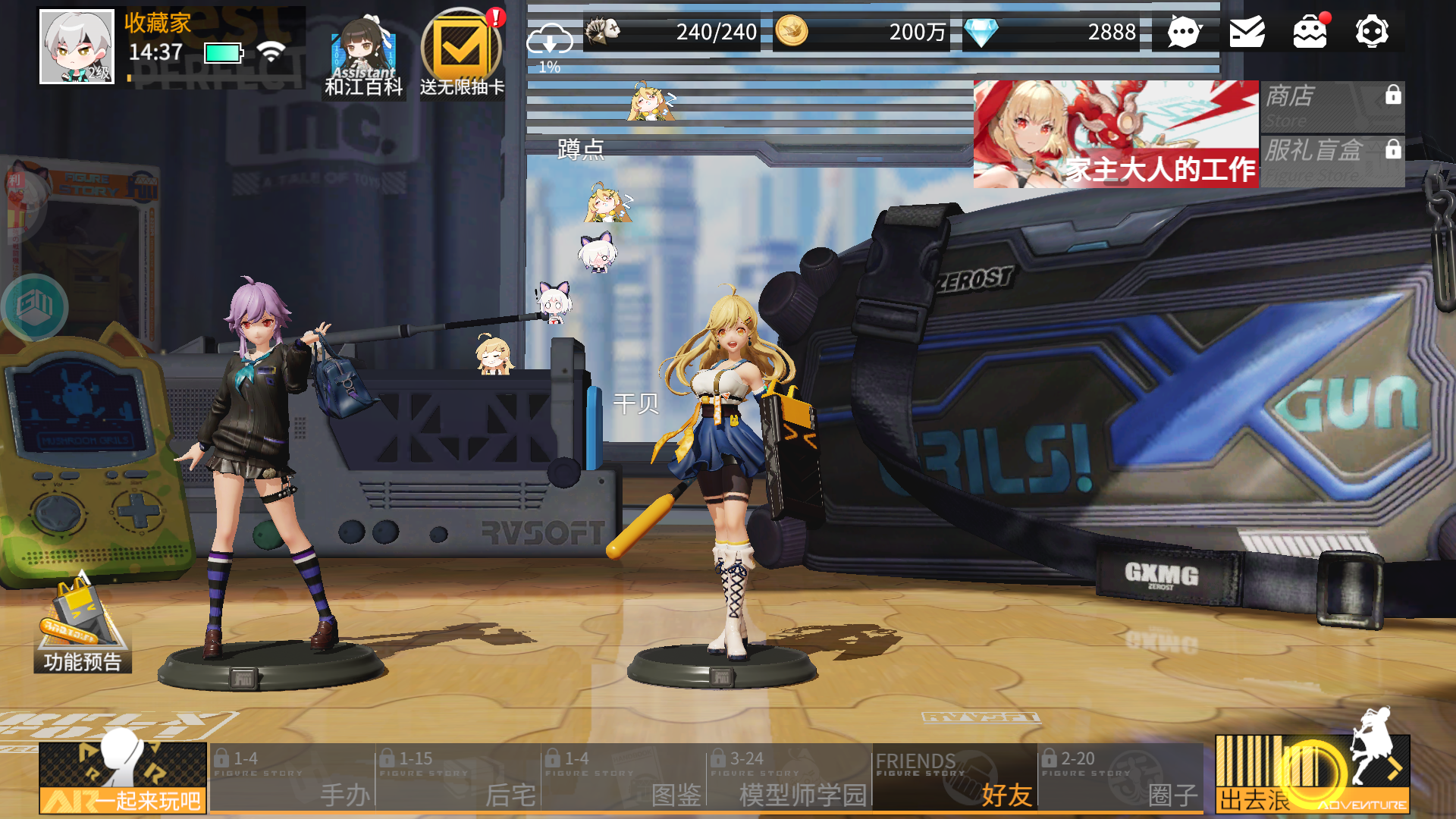The width and height of the screenshot is (1456, 819).
Task: Tap the cloud download progress icon
Action: pyautogui.click(x=550, y=42)
